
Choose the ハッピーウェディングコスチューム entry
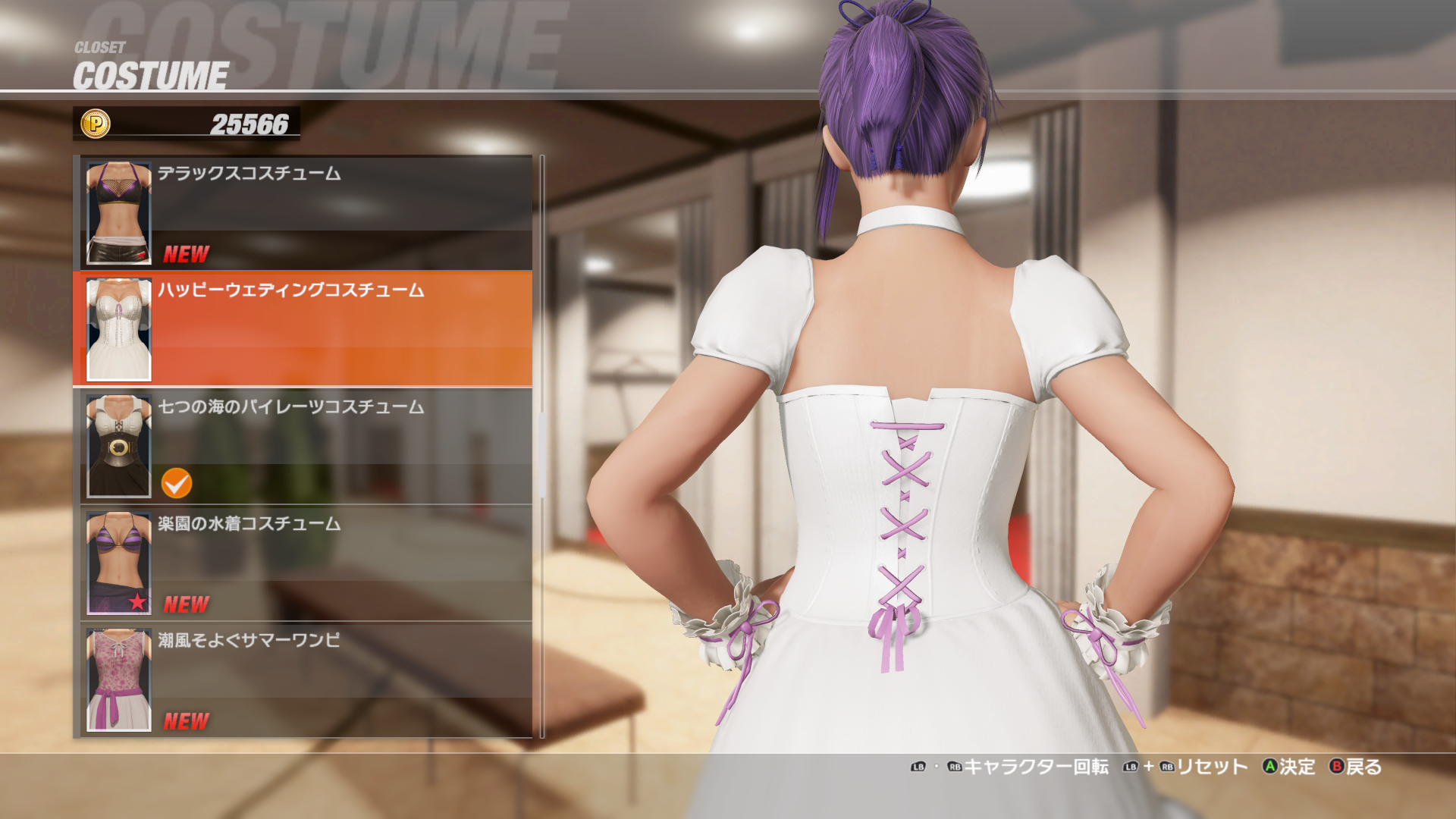pos(303,330)
